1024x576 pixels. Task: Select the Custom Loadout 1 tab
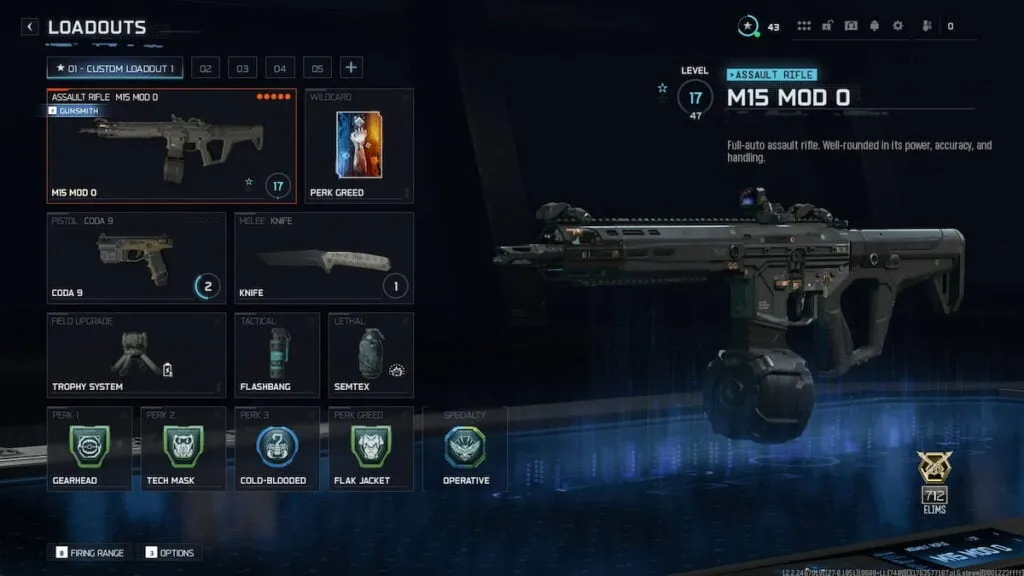click(x=115, y=68)
